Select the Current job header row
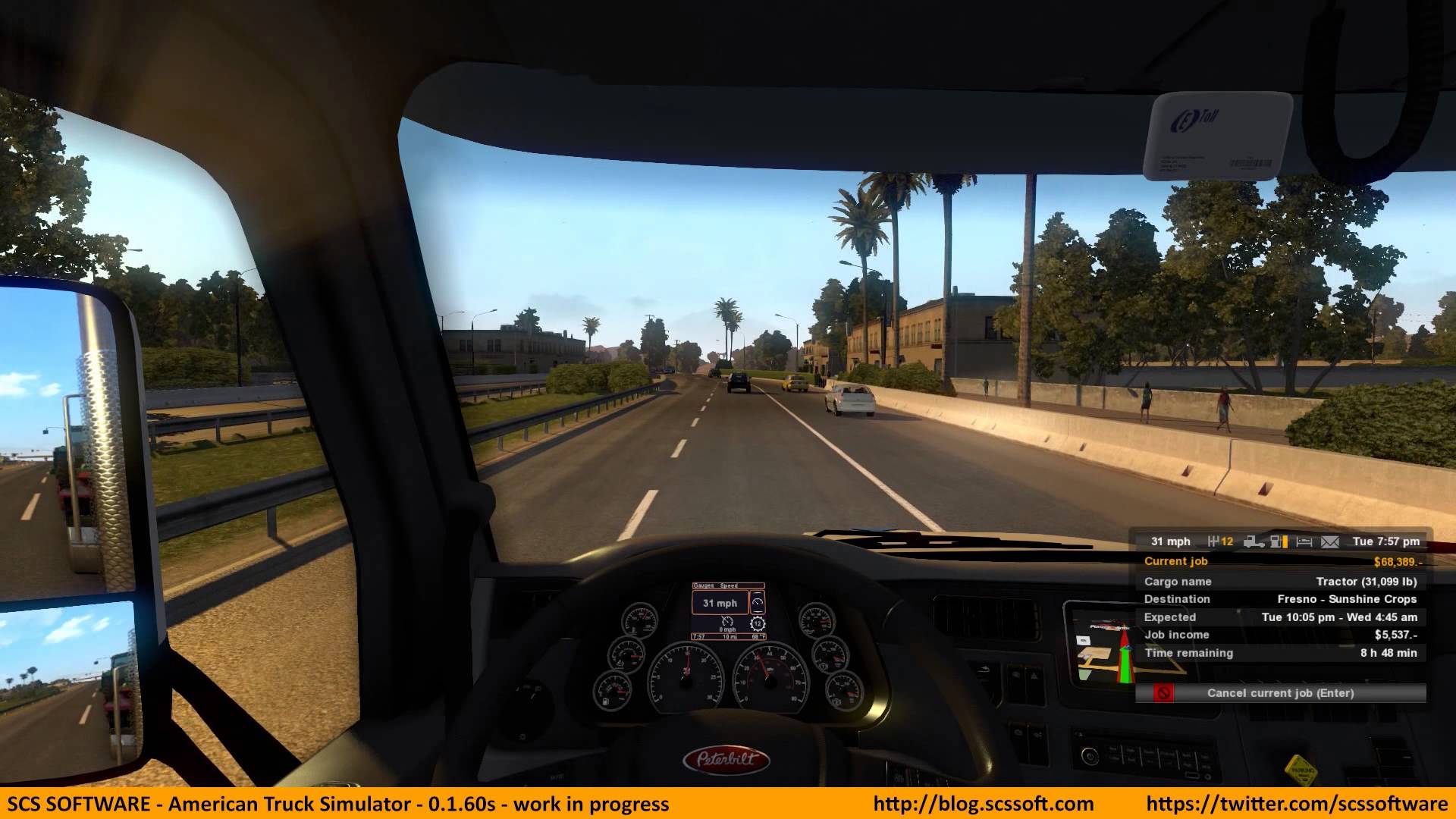The image size is (1456, 819). 1280,561
